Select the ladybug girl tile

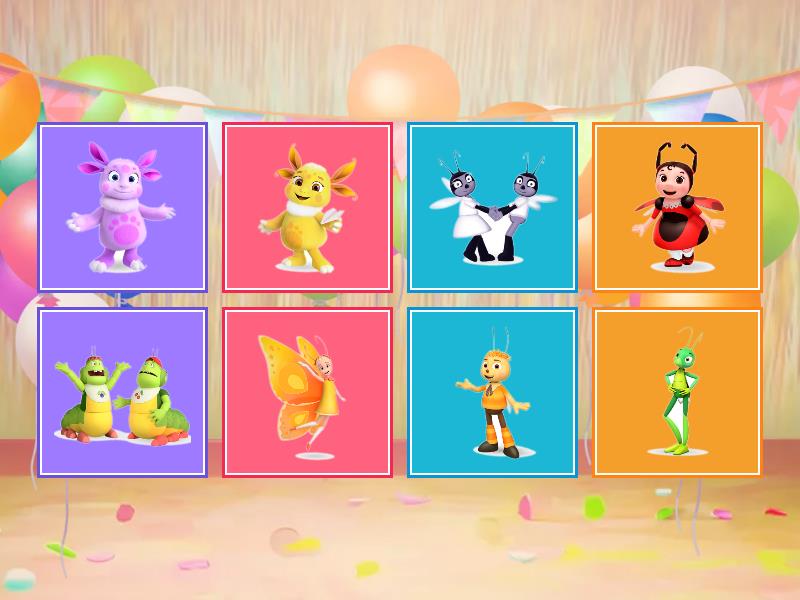tap(677, 207)
